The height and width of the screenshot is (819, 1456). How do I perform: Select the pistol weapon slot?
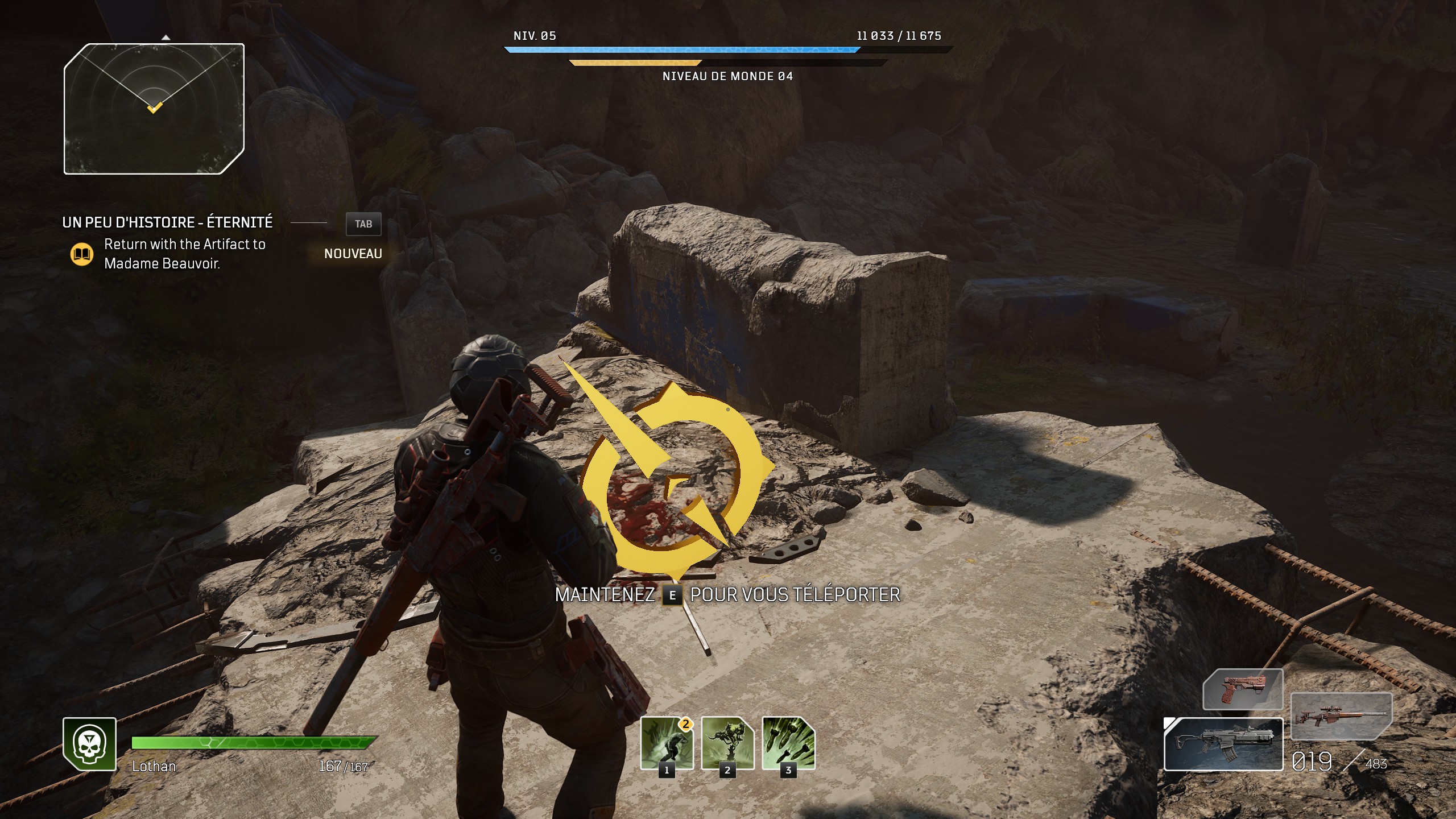pos(1243,689)
